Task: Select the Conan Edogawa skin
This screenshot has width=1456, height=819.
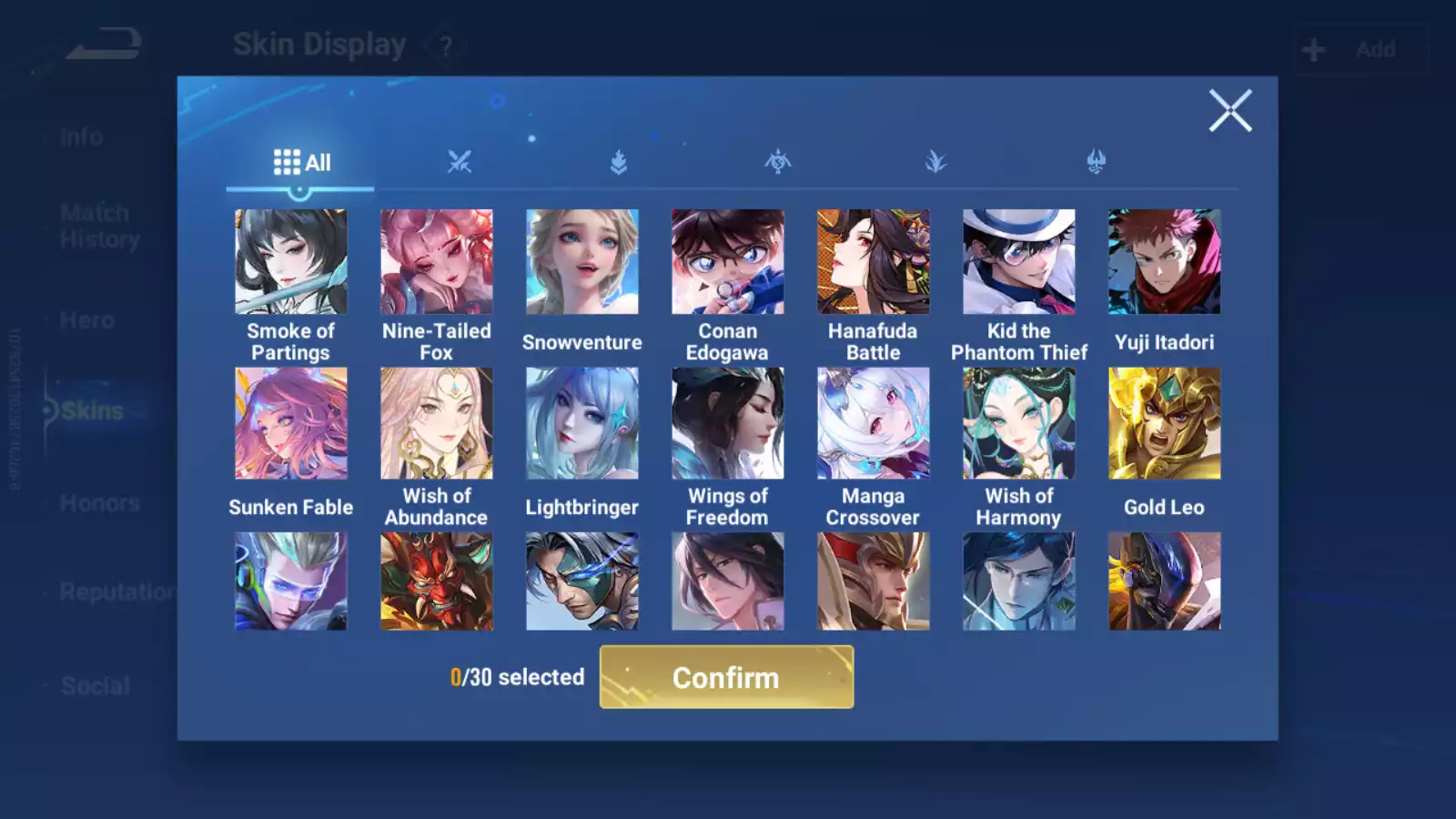Action: [728, 262]
